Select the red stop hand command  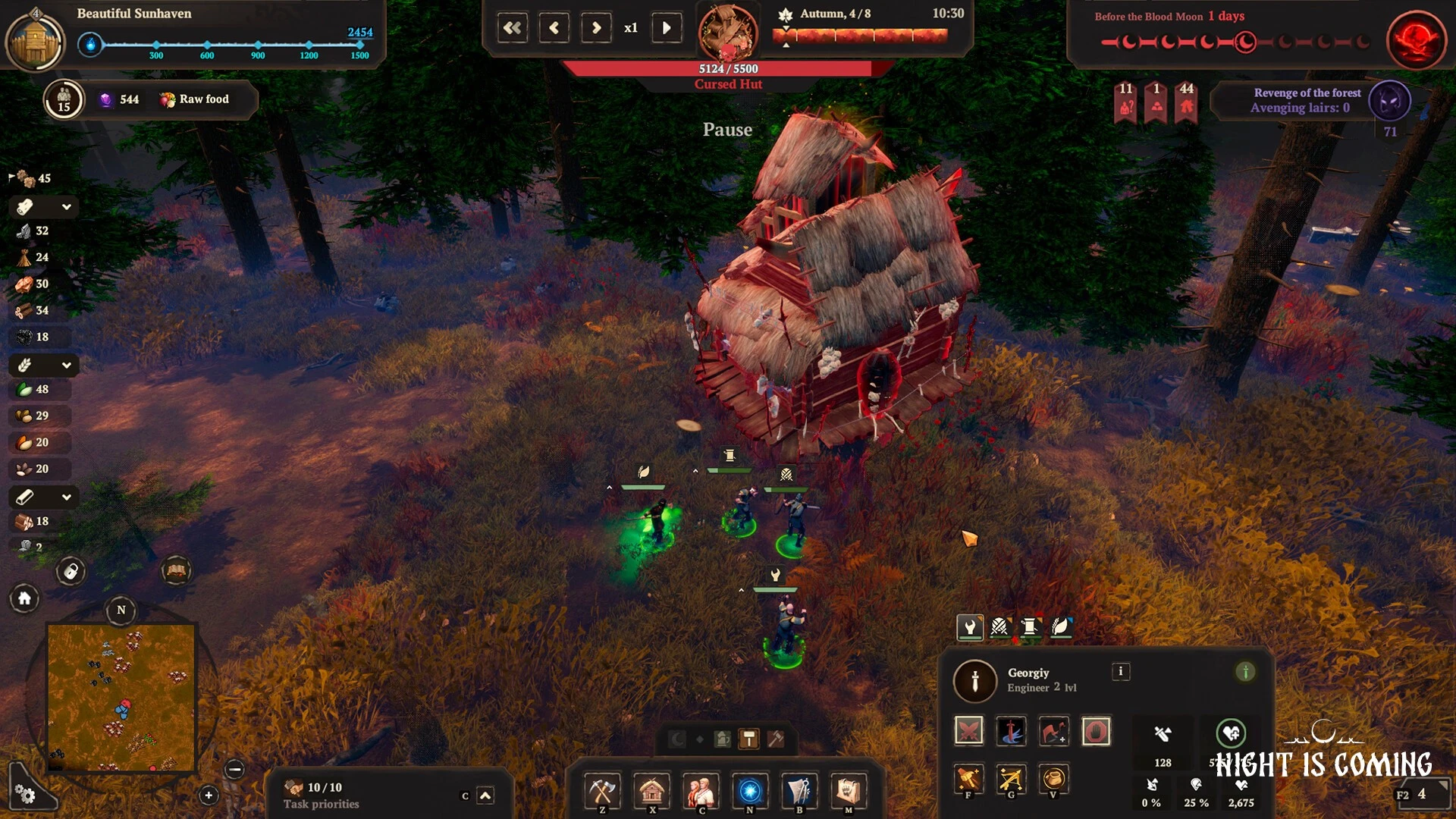click(1096, 731)
